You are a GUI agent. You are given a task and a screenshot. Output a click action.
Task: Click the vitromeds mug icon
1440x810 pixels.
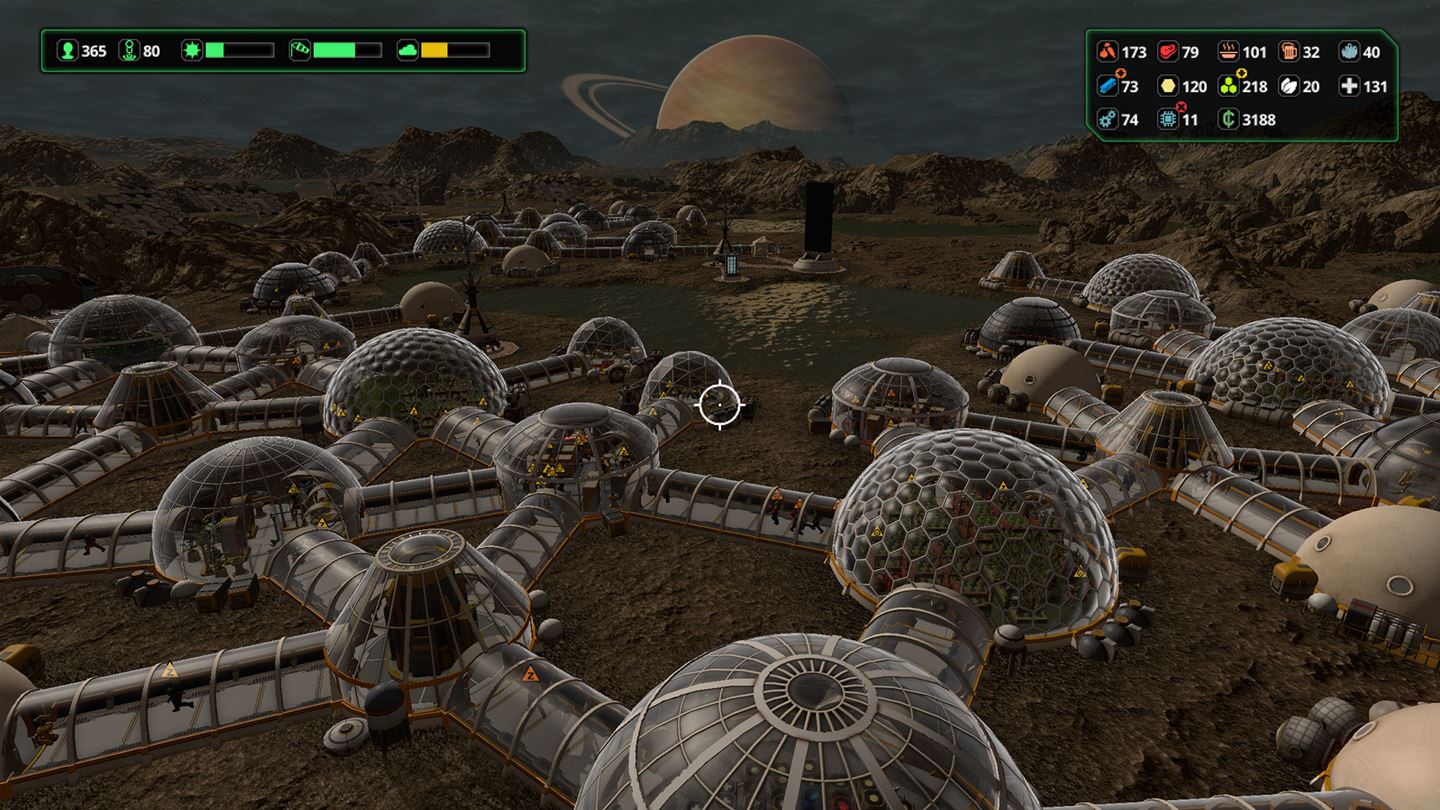[1290, 52]
